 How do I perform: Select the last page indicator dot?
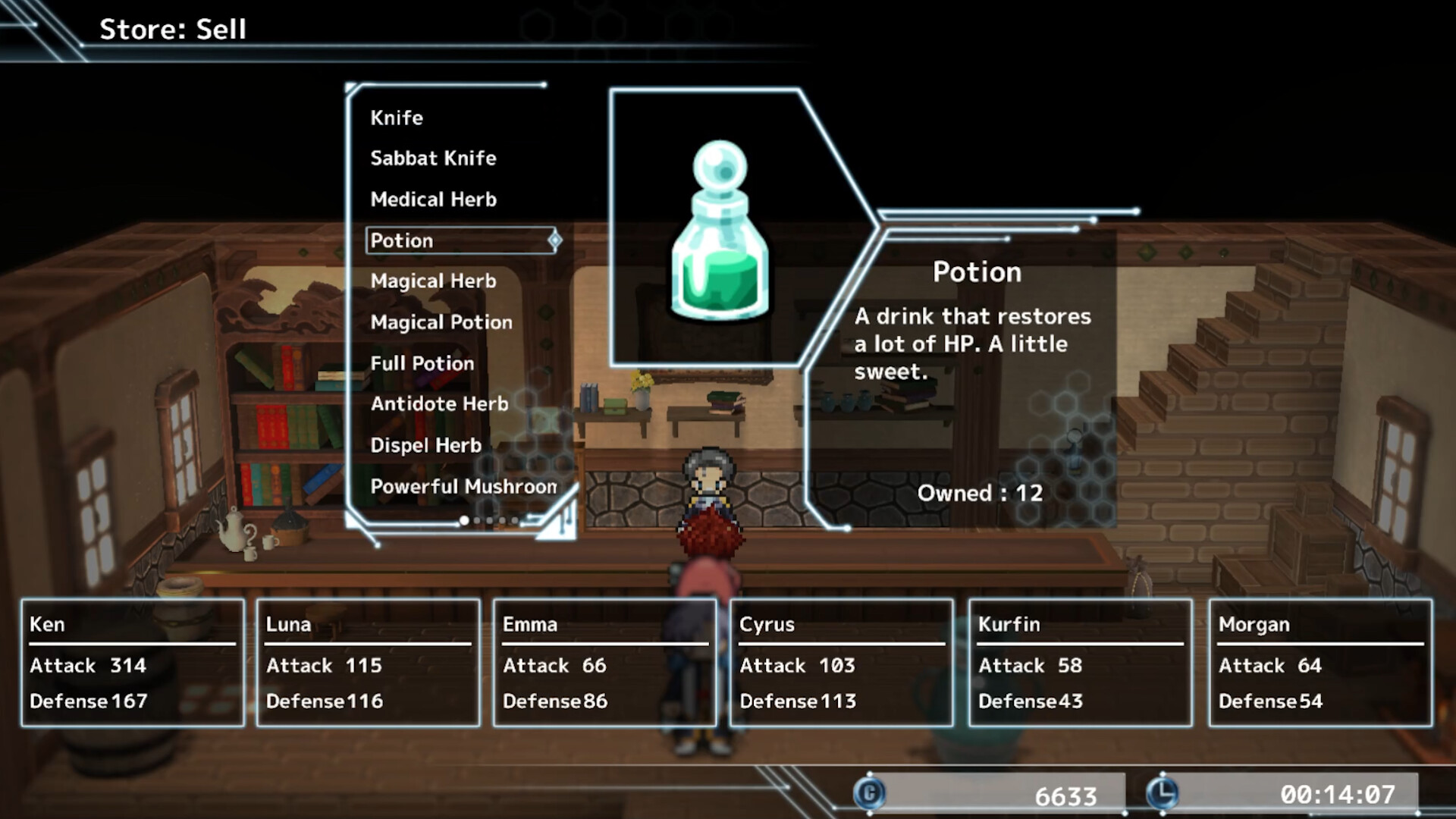pyautogui.click(x=516, y=520)
